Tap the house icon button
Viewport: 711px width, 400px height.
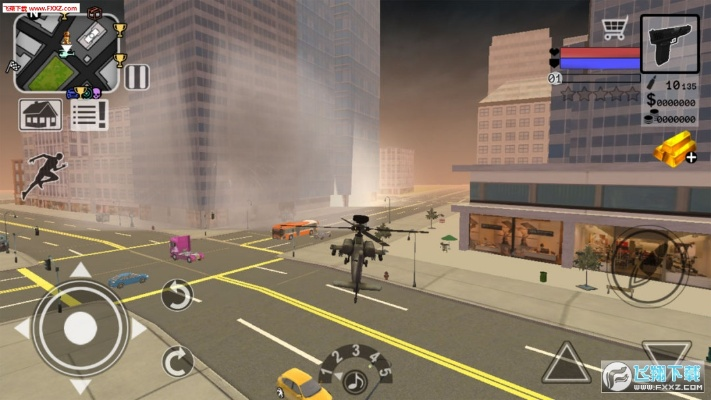coord(38,114)
